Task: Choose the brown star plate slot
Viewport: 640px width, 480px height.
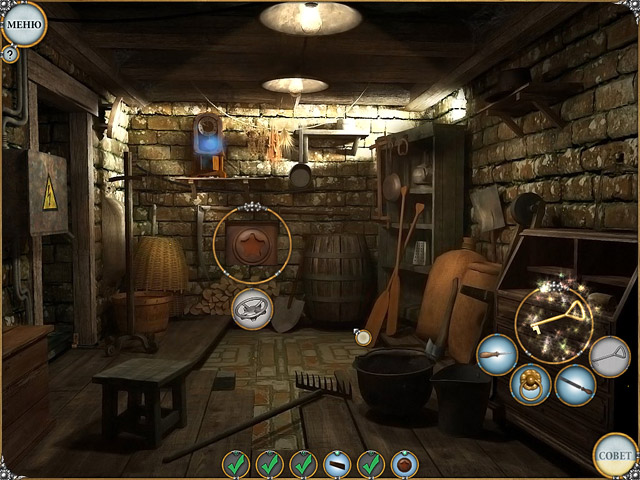Action: 404,464
